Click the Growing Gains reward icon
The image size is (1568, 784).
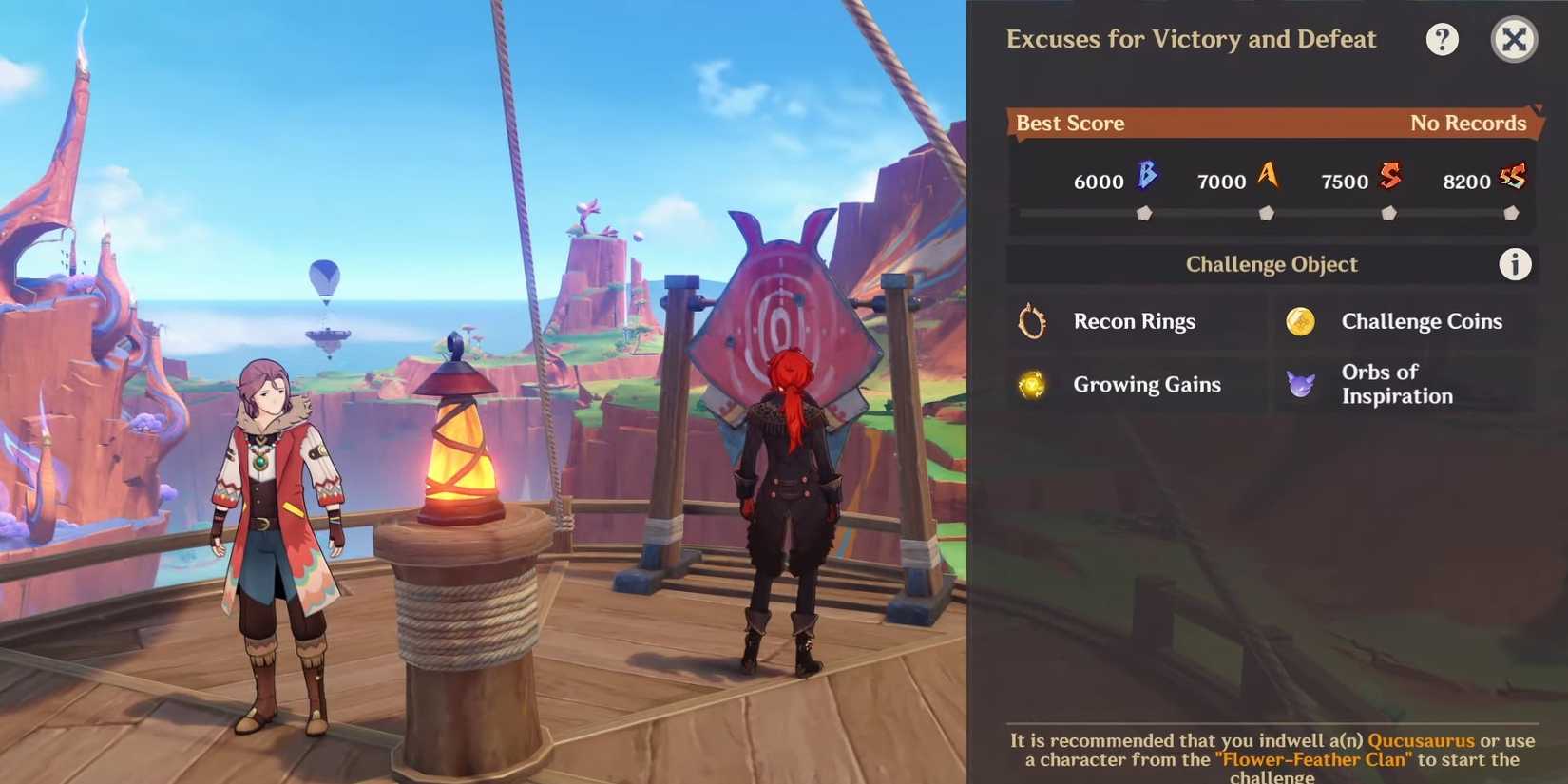click(x=1031, y=385)
